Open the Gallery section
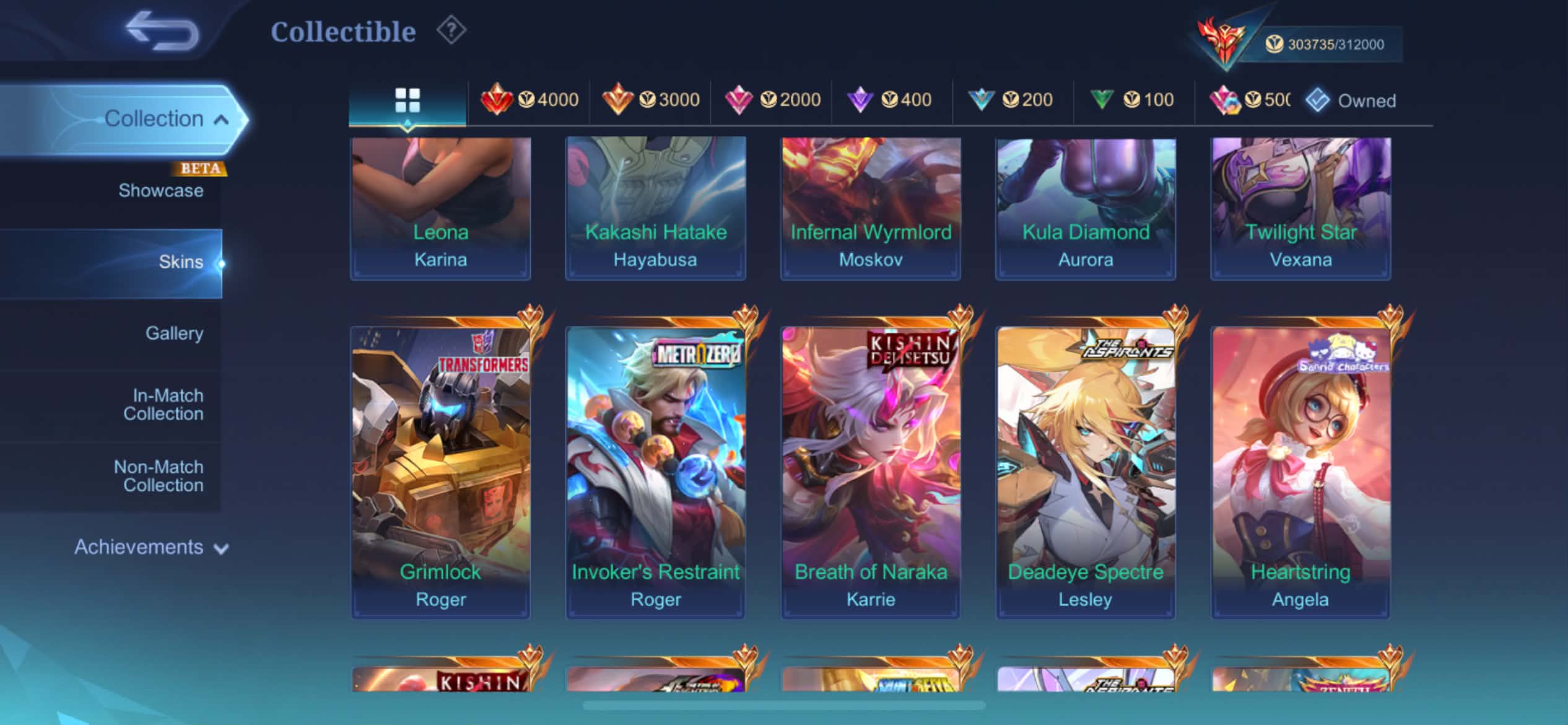 [x=174, y=333]
